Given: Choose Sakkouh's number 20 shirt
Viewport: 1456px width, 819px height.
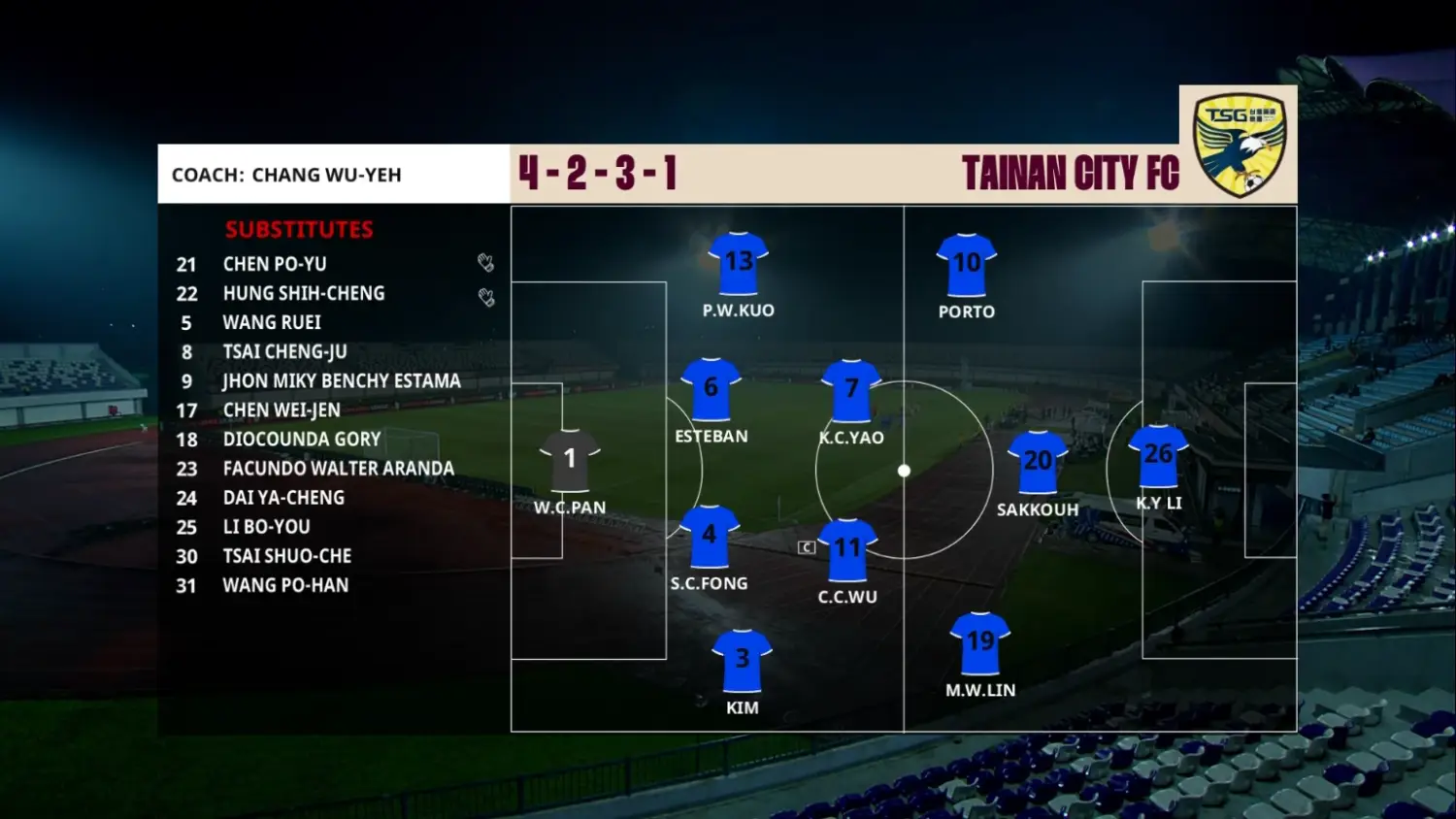Looking at the screenshot, I should pos(1038,461).
